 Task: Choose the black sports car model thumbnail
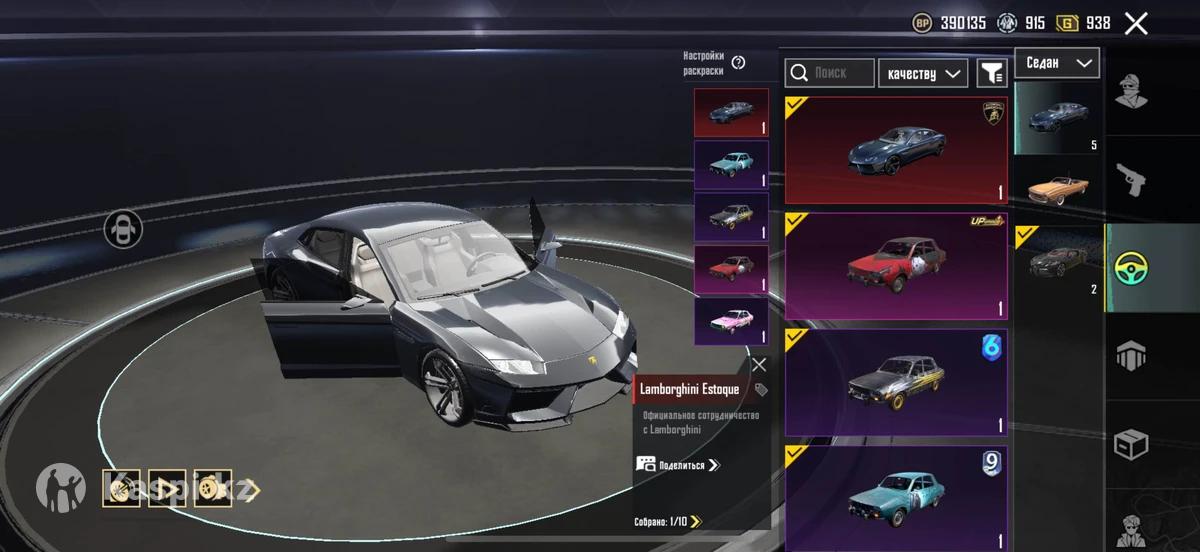(x=1058, y=262)
